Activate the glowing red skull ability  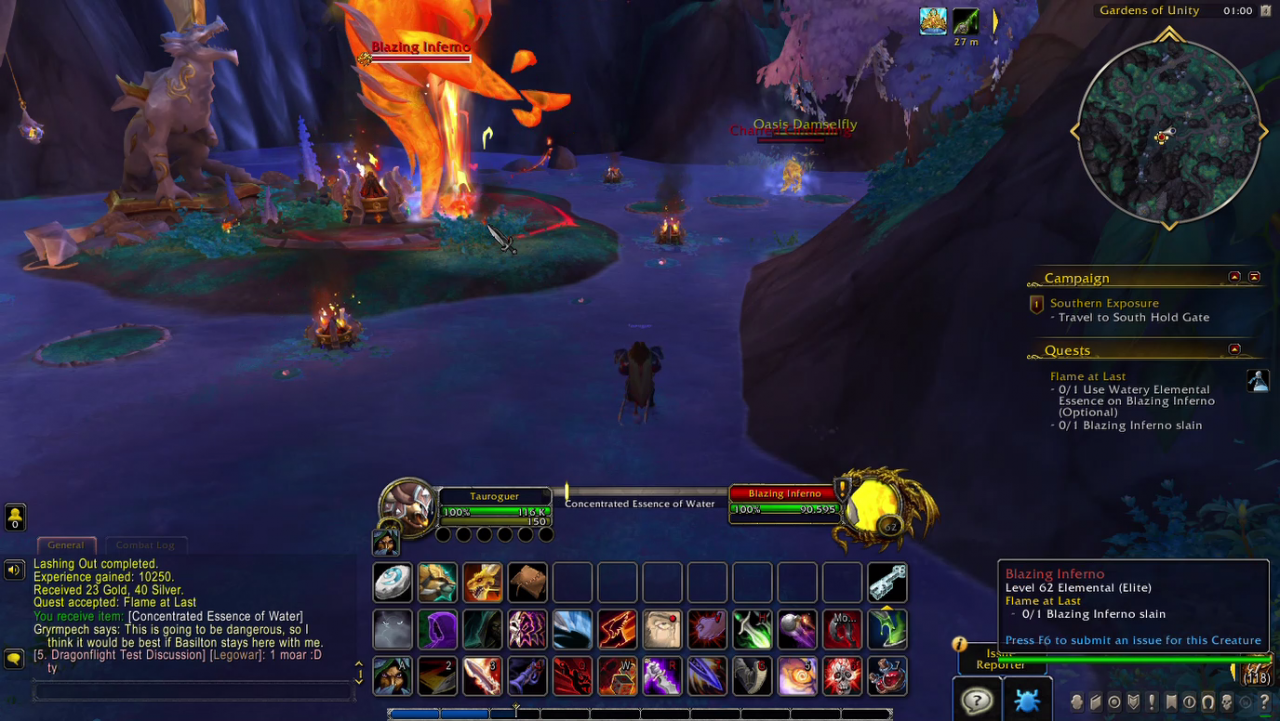click(x=842, y=676)
